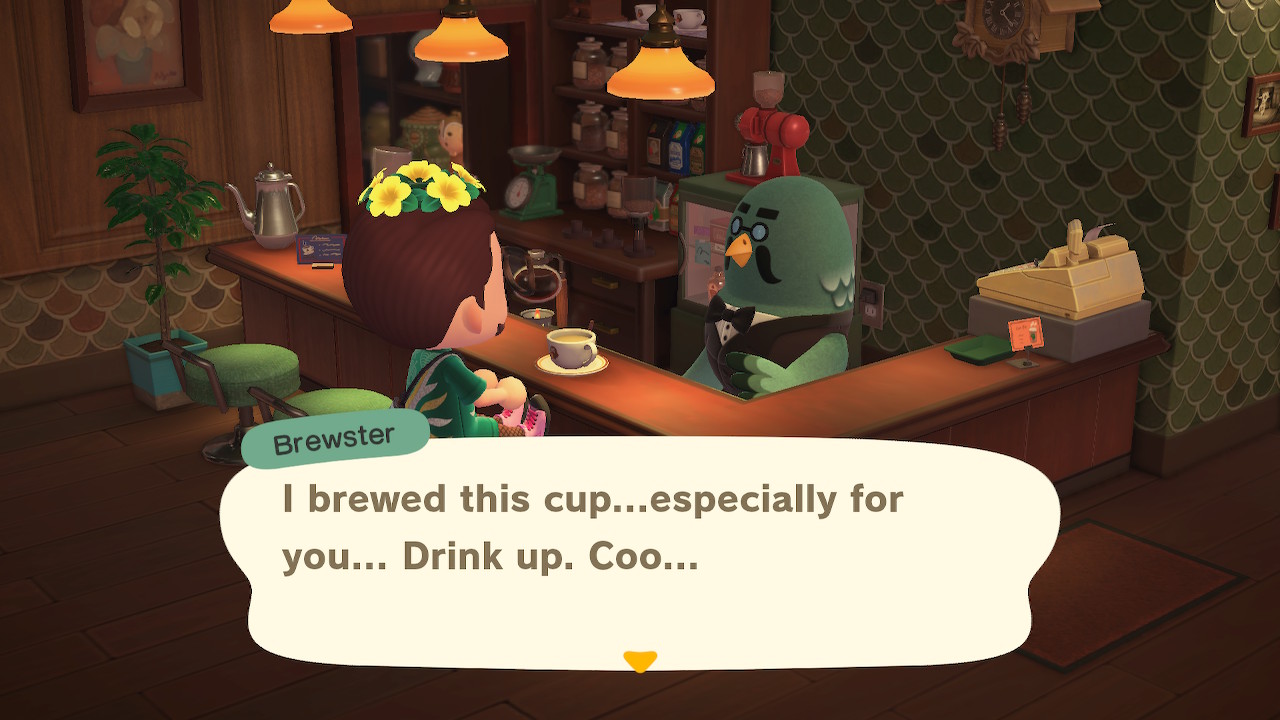Advance dialogue with the yellow arrow

(640, 661)
